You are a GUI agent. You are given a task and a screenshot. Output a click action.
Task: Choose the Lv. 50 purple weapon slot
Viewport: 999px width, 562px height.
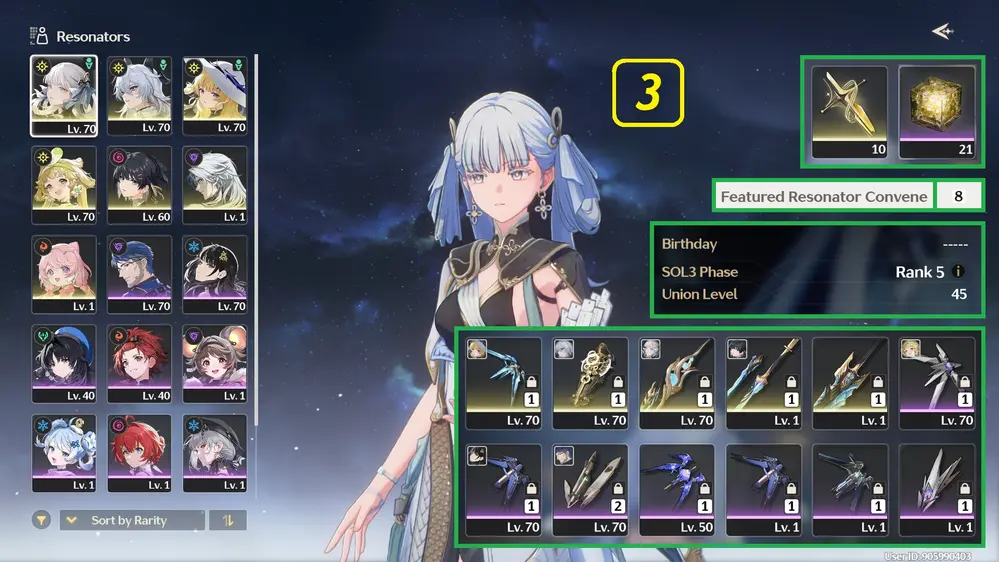click(x=677, y=490)
